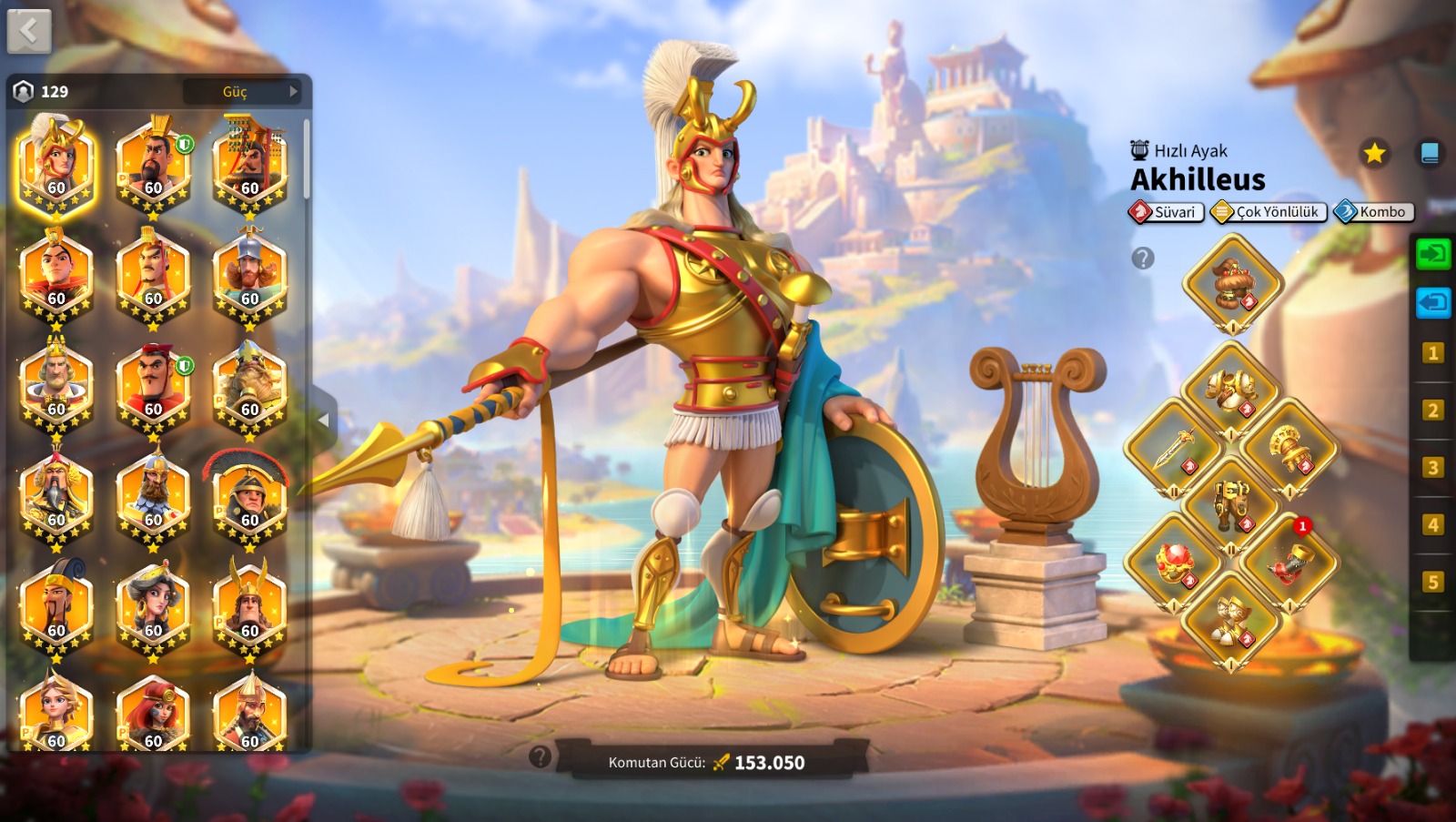Open the helmet equipment slot
Viewport: 1456px width, 822px height.
click(x=1232, y=283)
